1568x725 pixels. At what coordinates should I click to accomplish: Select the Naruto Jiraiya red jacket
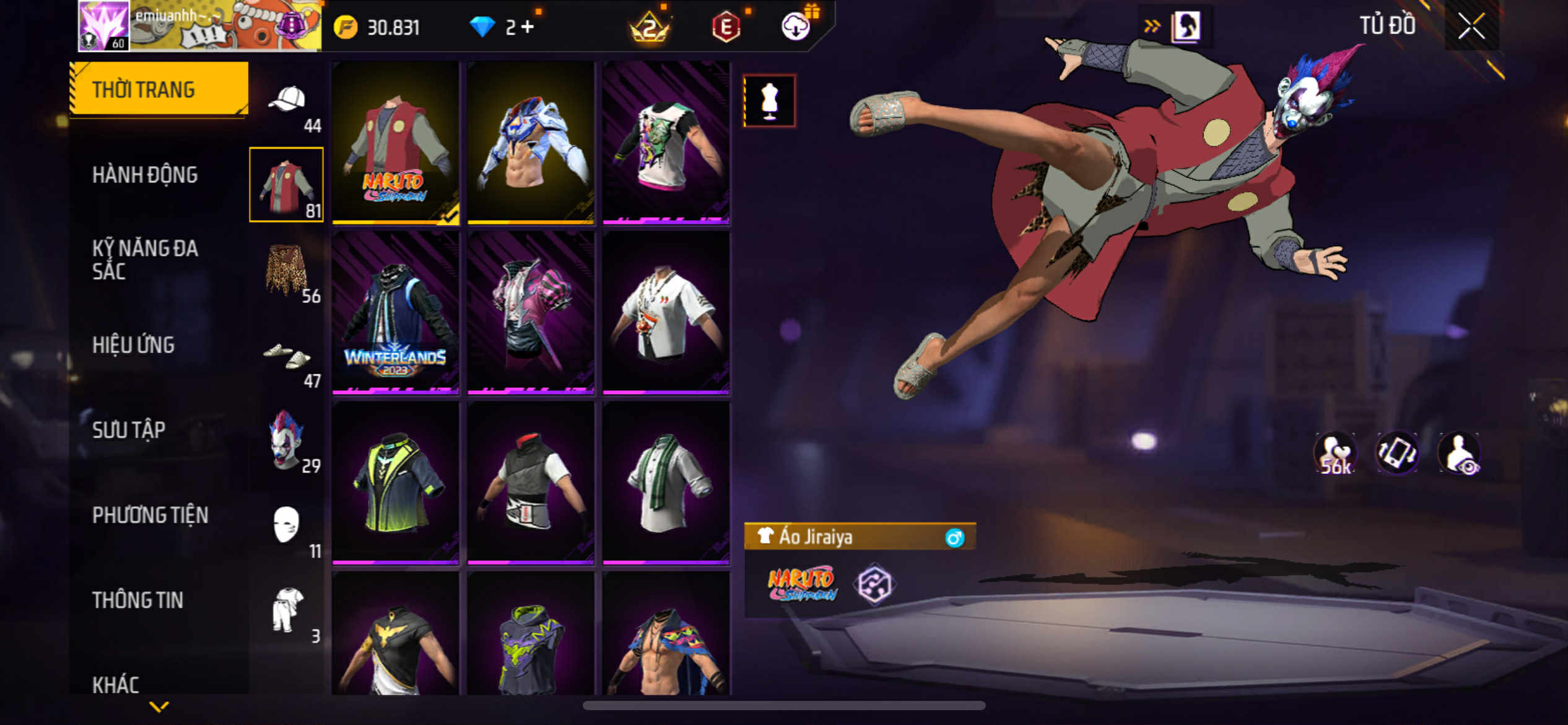pyautogui.click(x=395, y=143)
